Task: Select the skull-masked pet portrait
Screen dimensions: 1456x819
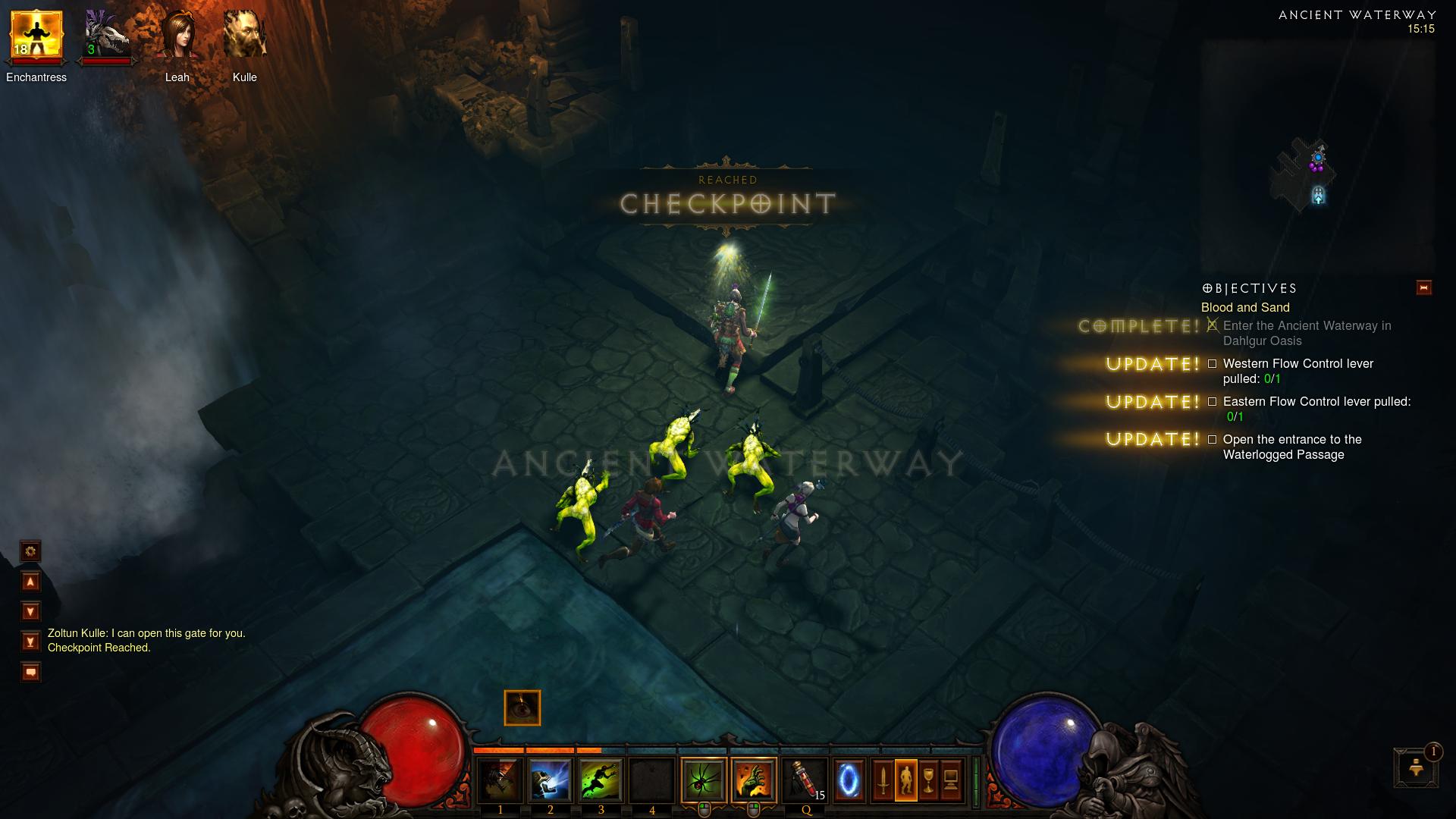Action: point(106,36)
